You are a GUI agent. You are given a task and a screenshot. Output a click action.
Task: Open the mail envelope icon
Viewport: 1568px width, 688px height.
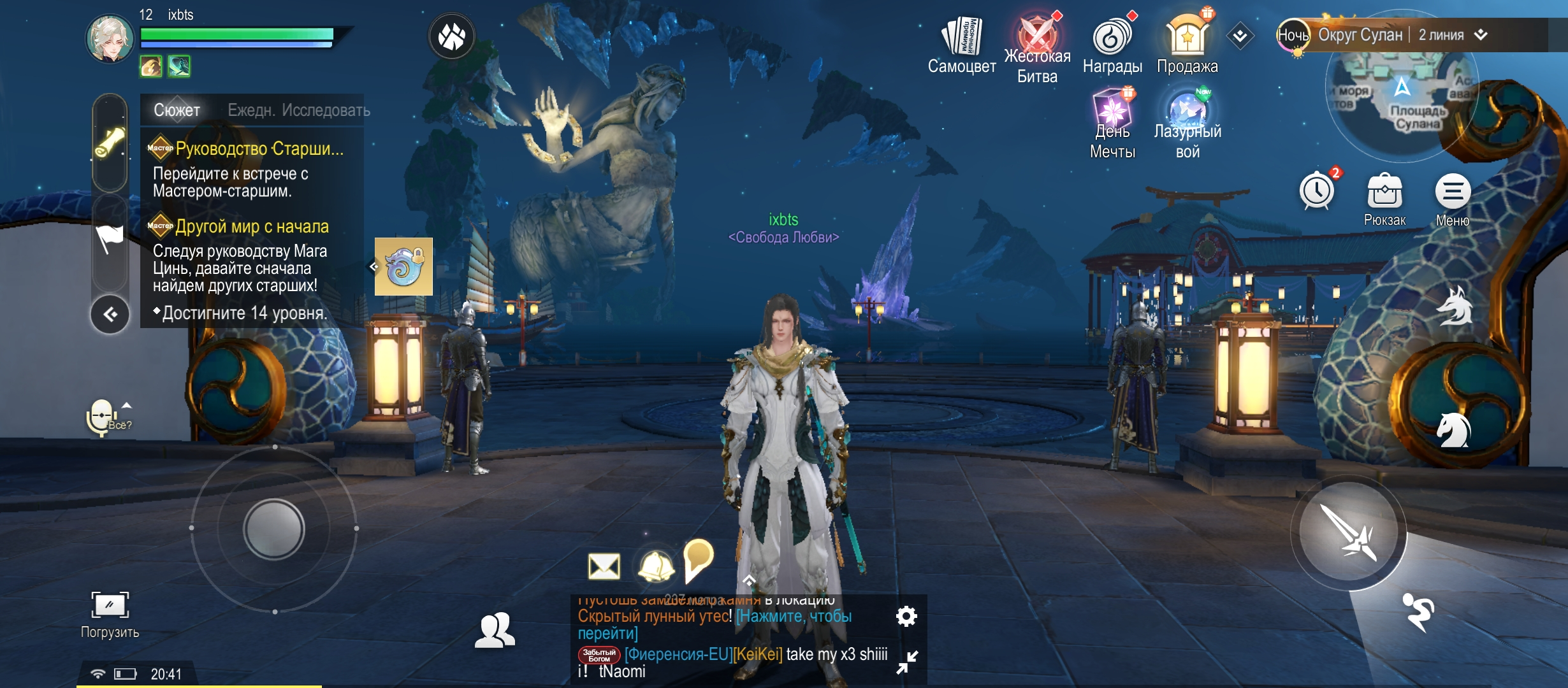(x=604, y=566)
